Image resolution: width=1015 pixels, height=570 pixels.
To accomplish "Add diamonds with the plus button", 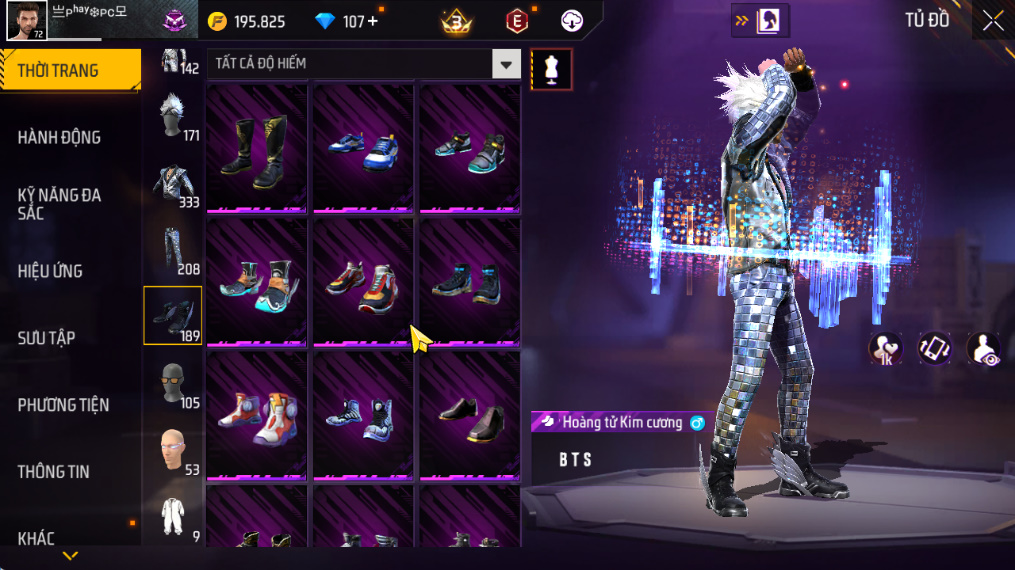I will click(373, 21).
